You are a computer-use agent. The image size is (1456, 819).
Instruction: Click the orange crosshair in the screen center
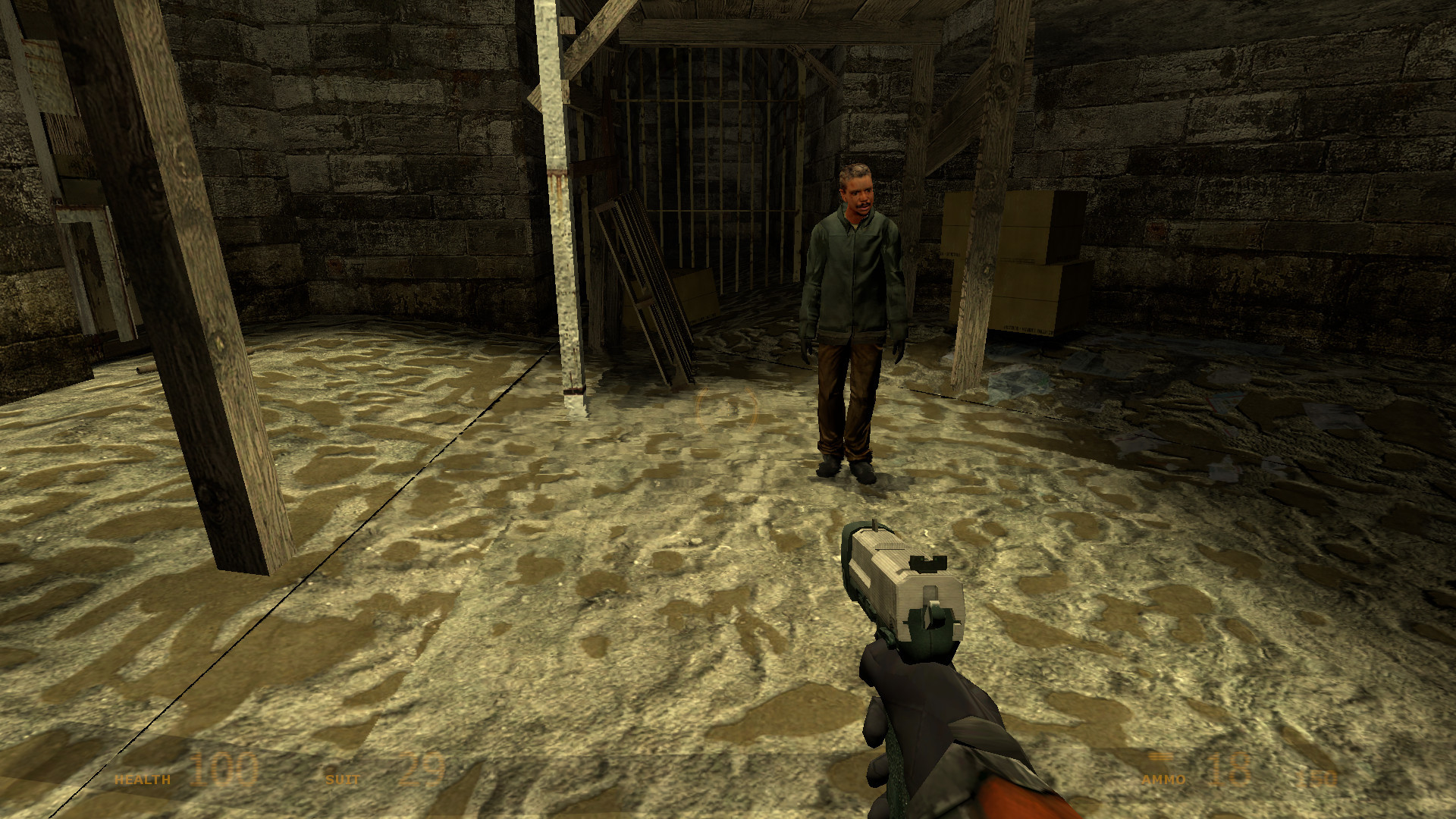pyautogui.click(x=726, y=409)
